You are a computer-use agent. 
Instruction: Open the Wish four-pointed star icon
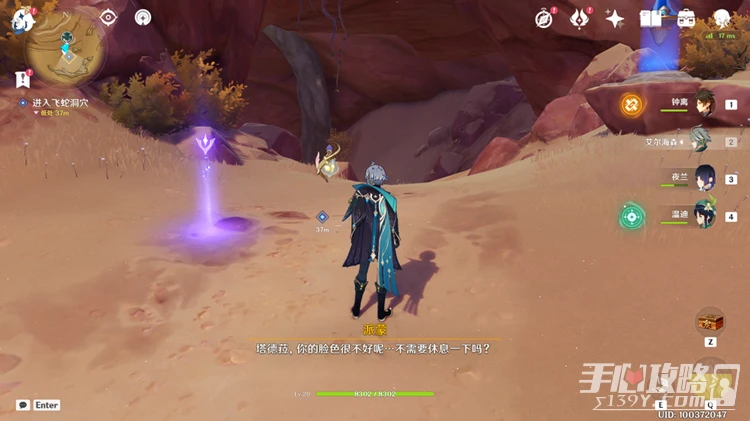pyautogui.click(x=615, y=18)
